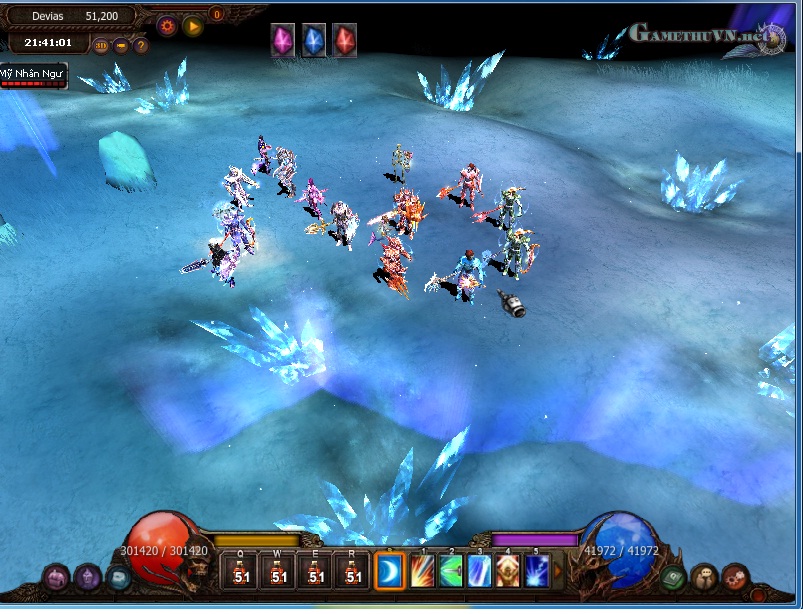
Task: Use the potion in slot W
Action: pos(279,571)
